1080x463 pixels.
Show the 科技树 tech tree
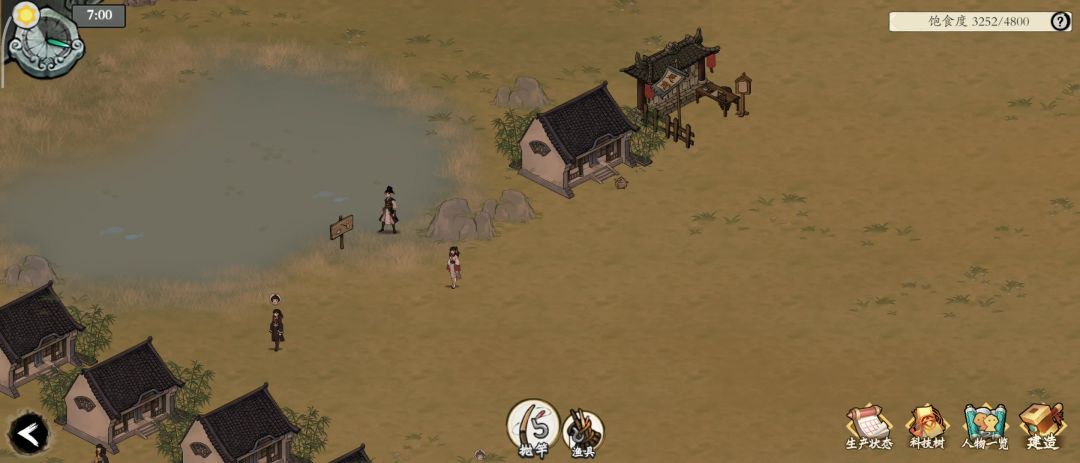[x=927, y=425]
